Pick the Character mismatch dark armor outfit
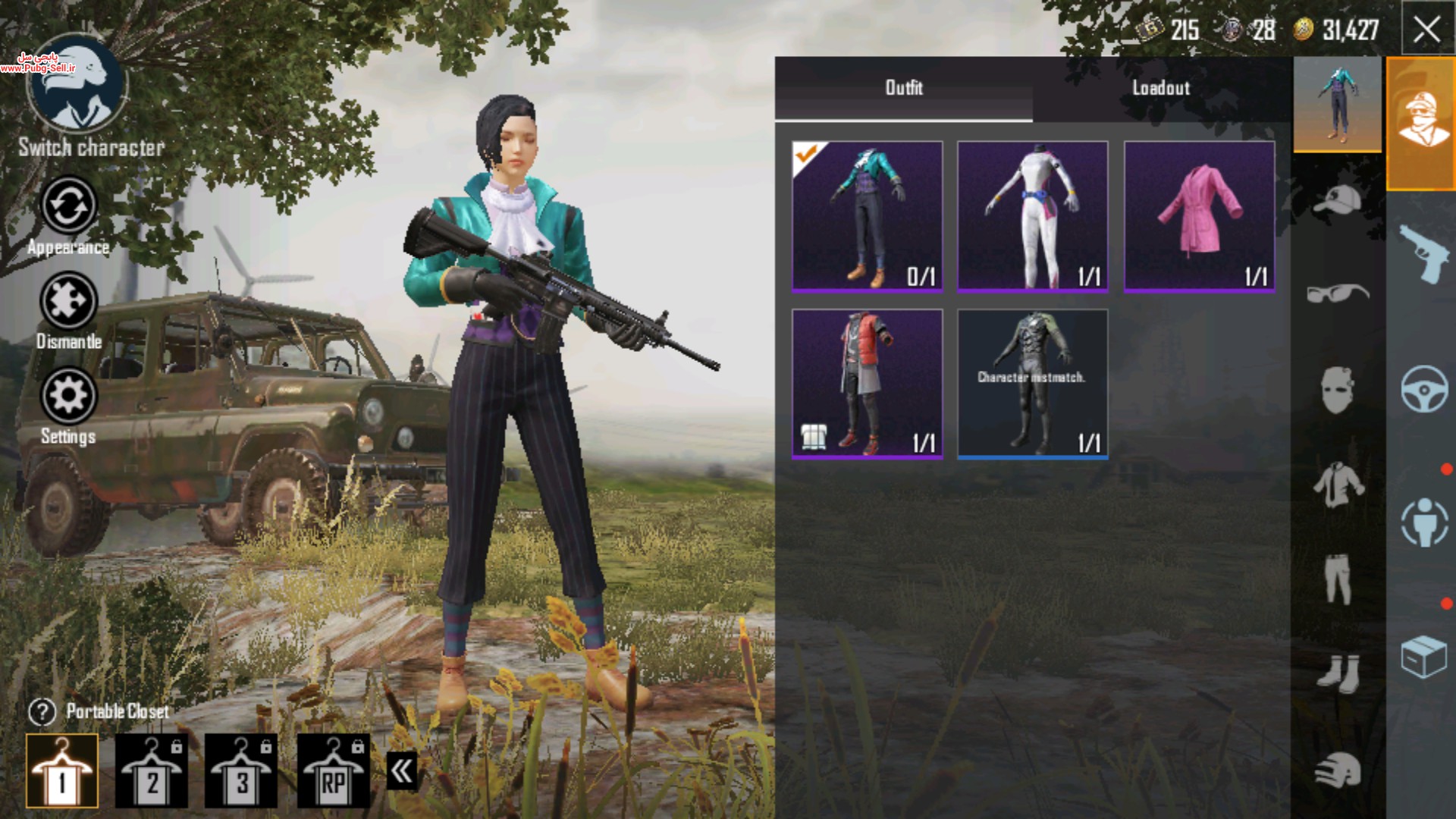Image resolution: width=1456 pixels, height=819 pixels. click(x=1032, y=383)
